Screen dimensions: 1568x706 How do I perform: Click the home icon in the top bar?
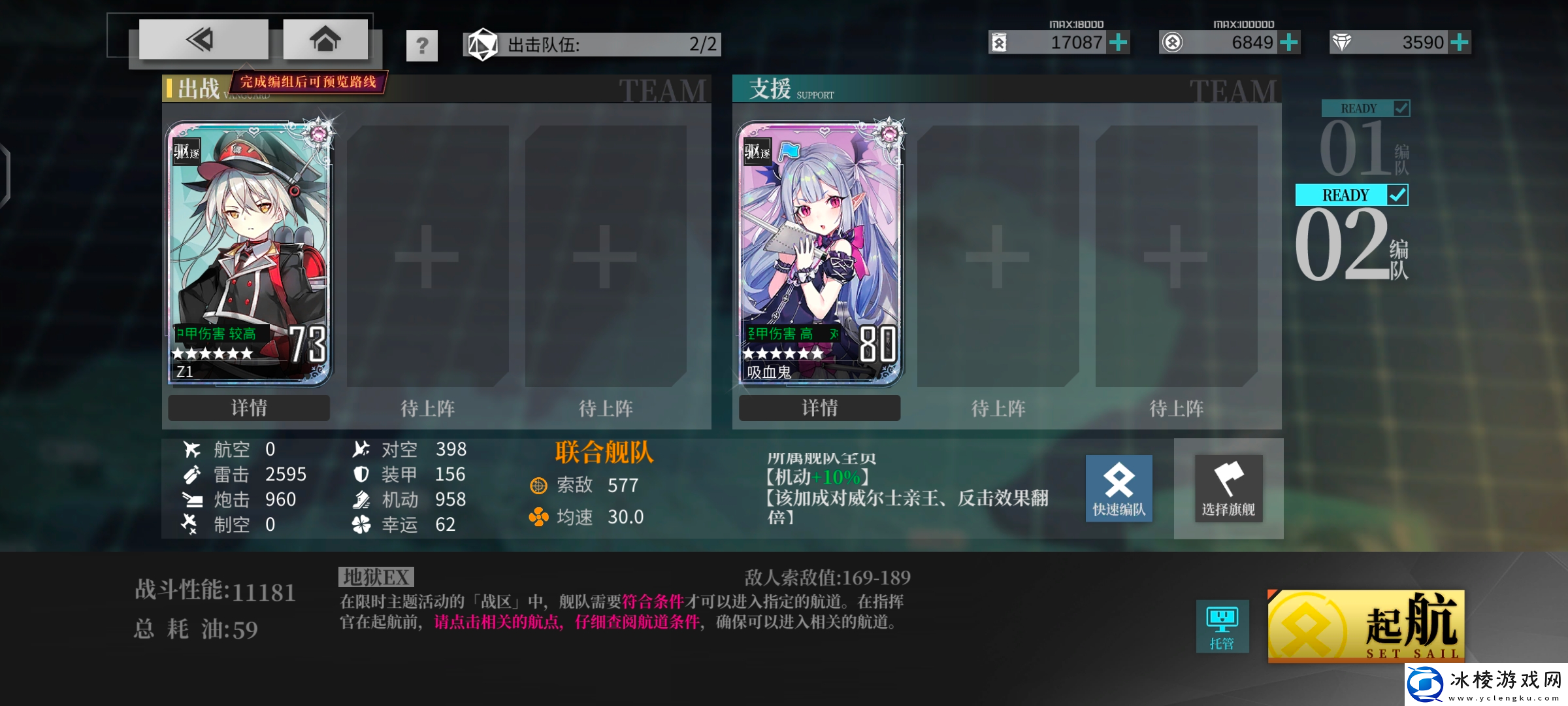(325, 39)
